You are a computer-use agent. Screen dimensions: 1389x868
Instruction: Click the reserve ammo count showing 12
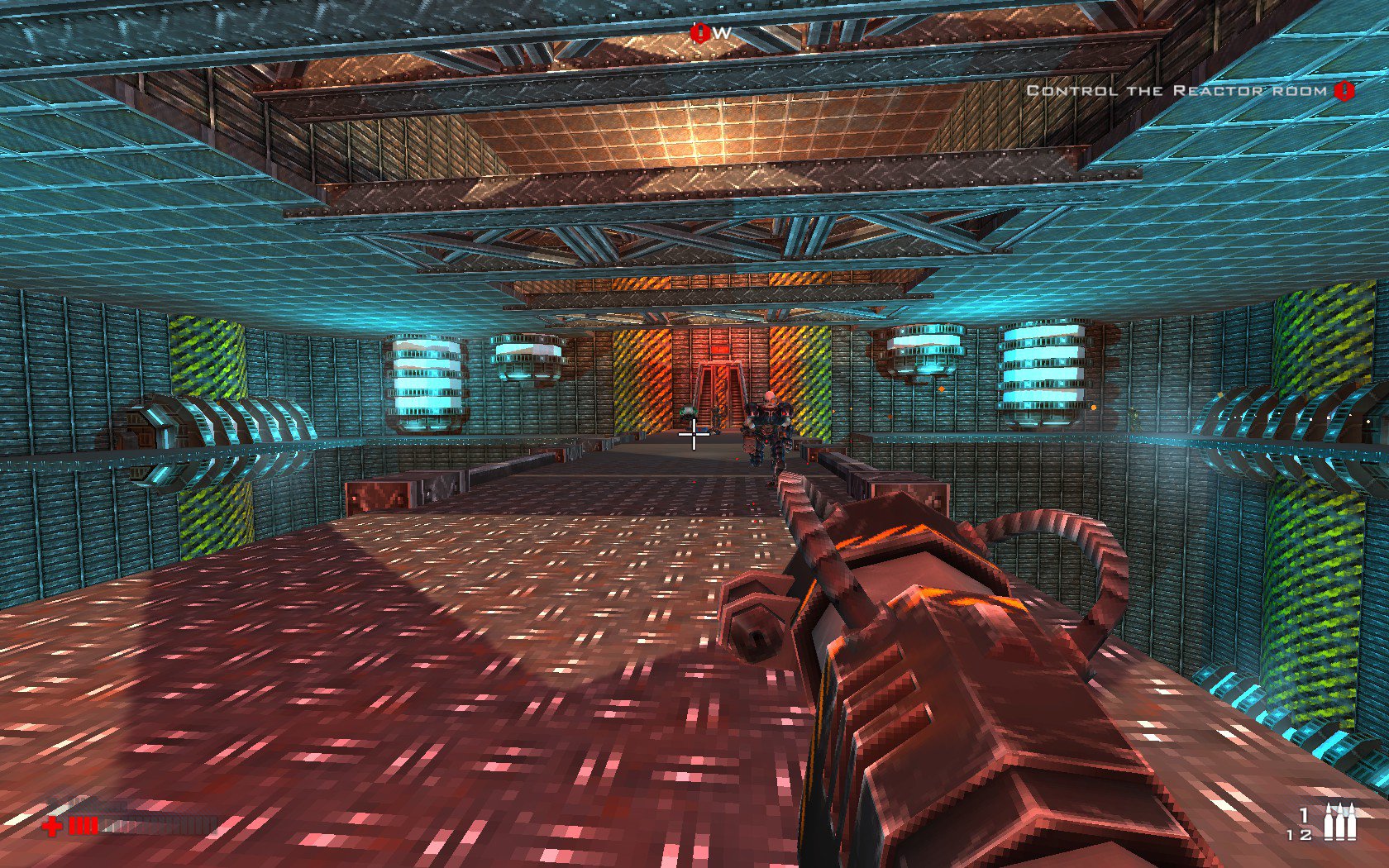click(x=1299, y=835)
